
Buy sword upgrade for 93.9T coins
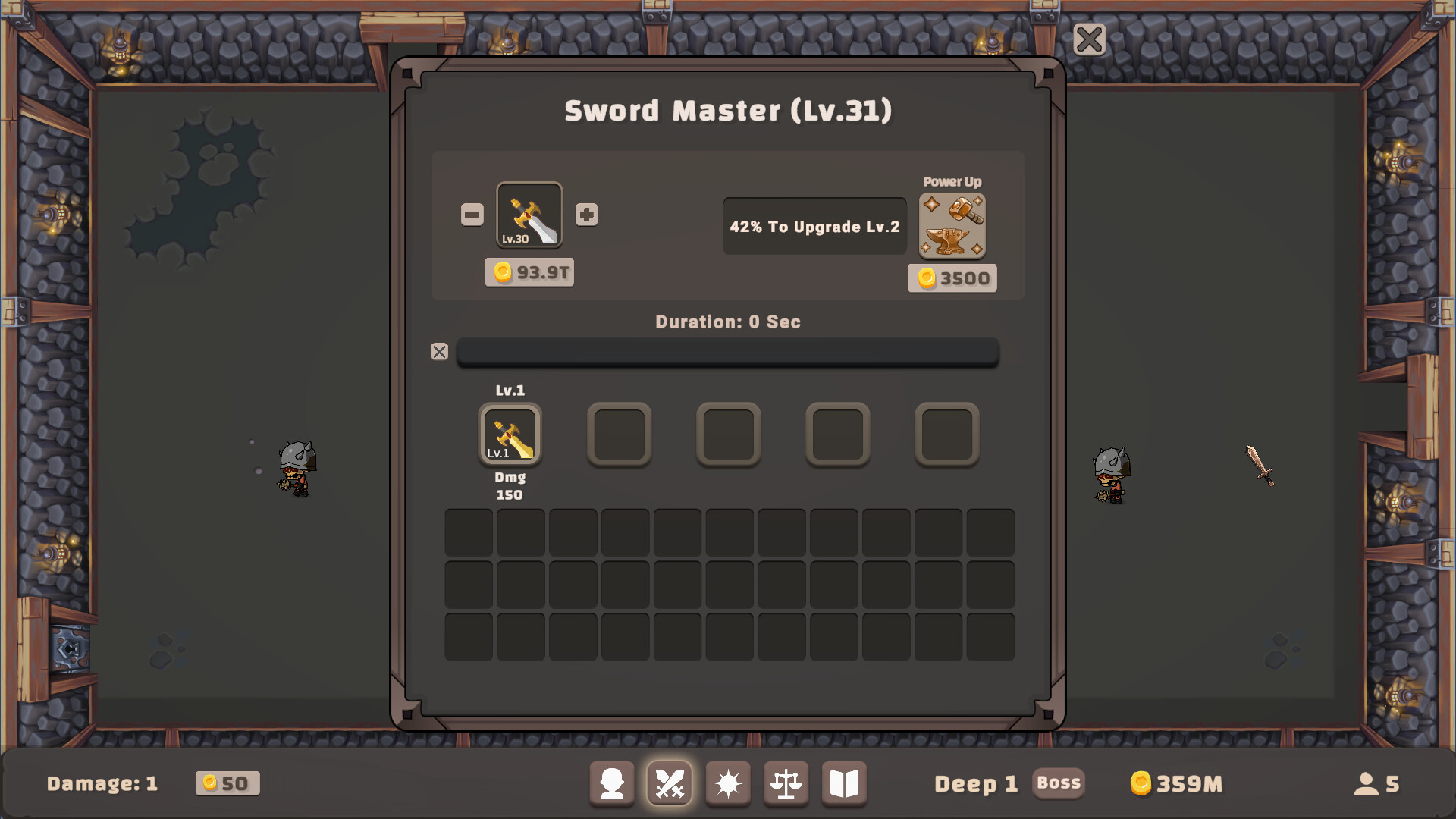(529, 272)
